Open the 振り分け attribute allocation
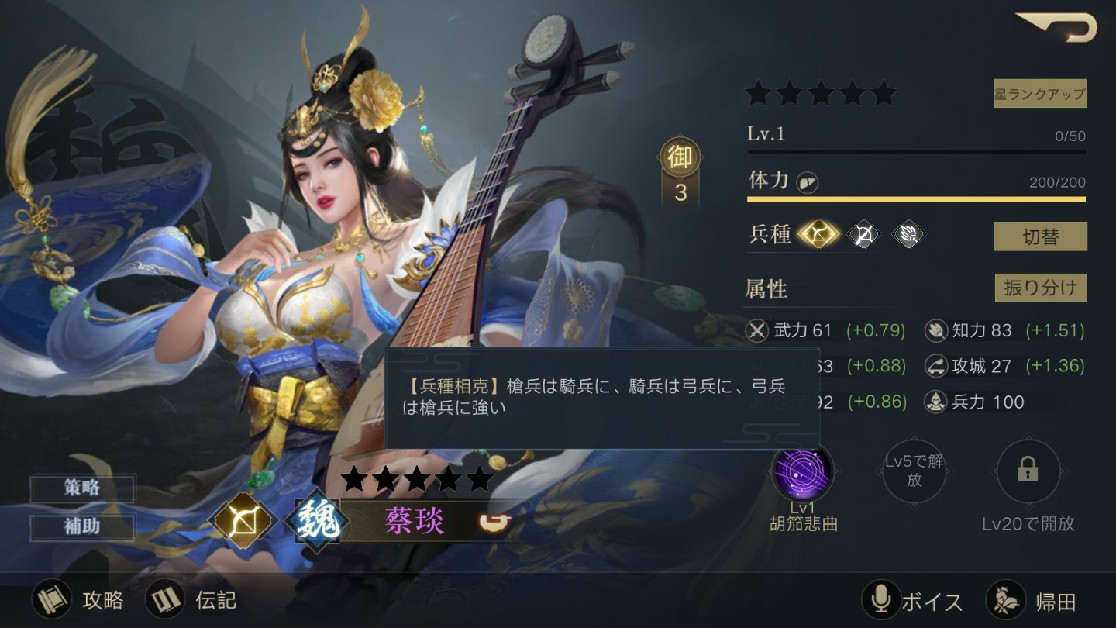 pyautogui.click(x=1039, y=288)
